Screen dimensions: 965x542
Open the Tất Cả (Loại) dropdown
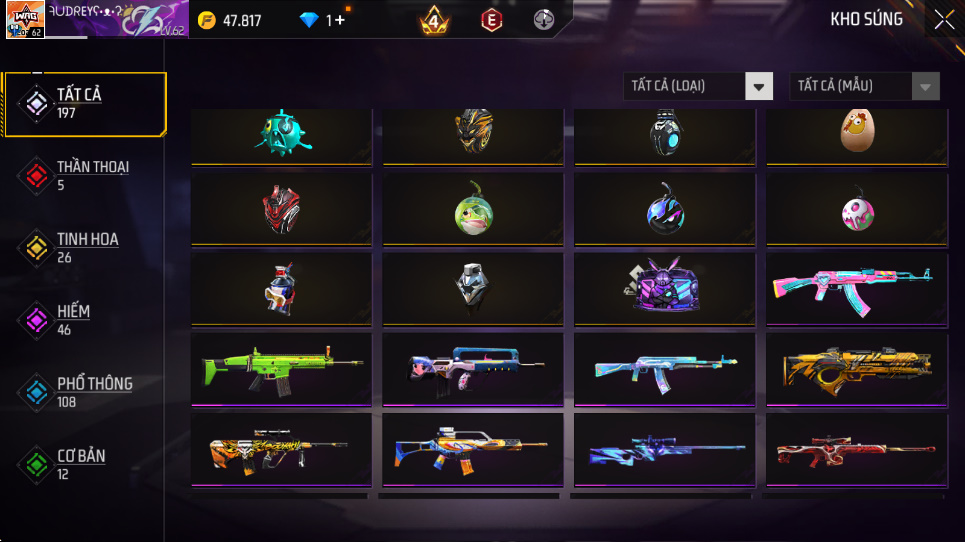click(698, 86)
